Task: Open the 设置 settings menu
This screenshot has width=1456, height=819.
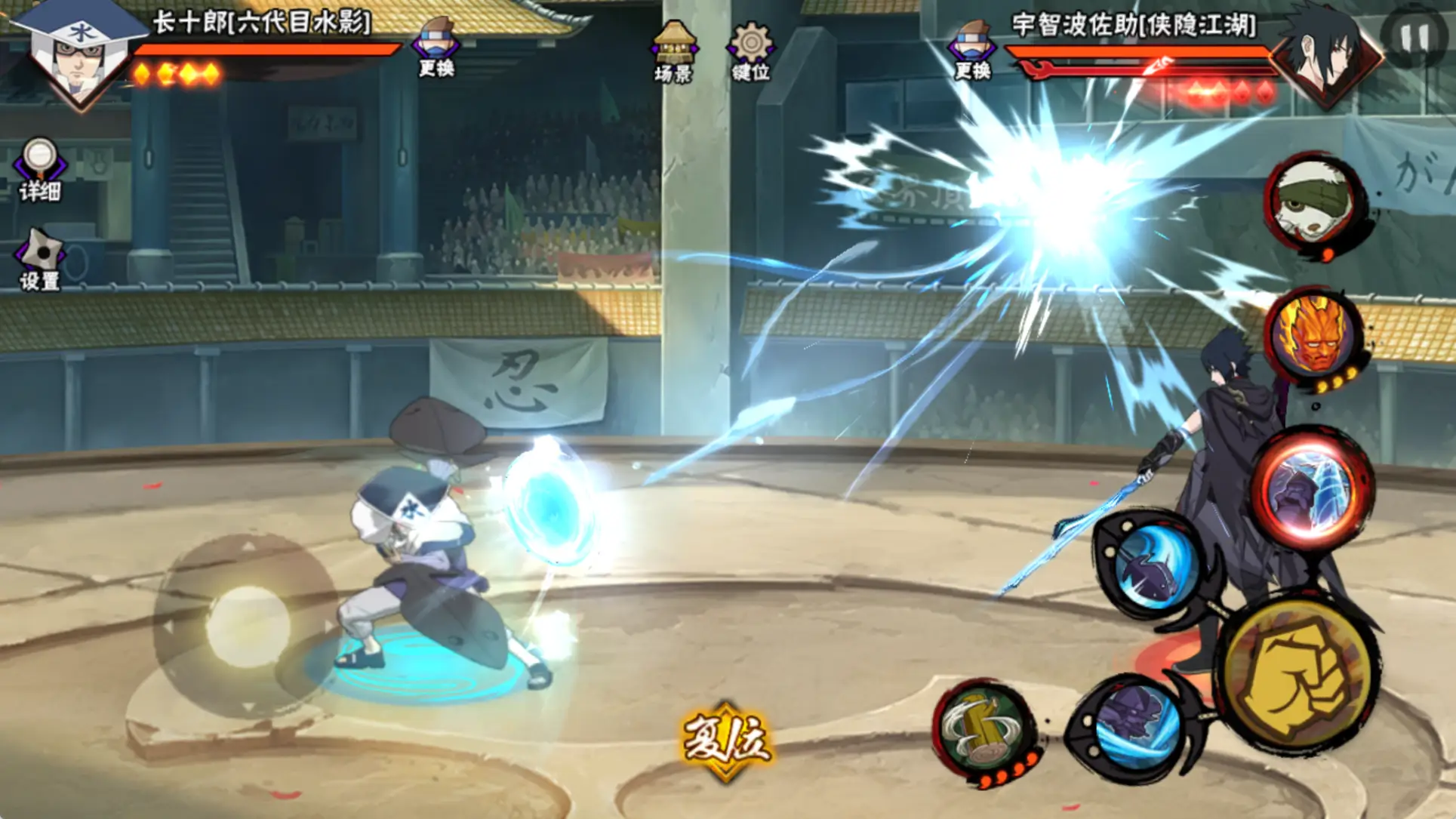Action: click(40, 259)
